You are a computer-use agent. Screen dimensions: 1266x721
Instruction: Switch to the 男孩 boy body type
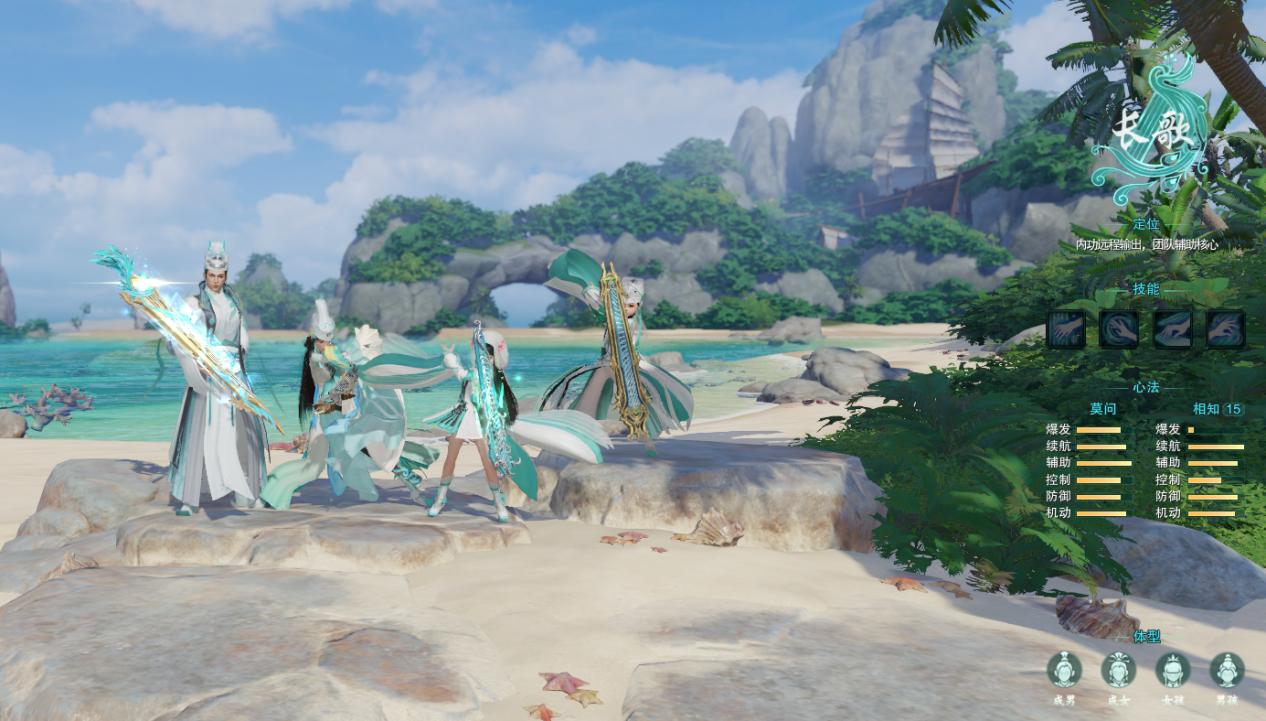click(x=1226, y=670)
